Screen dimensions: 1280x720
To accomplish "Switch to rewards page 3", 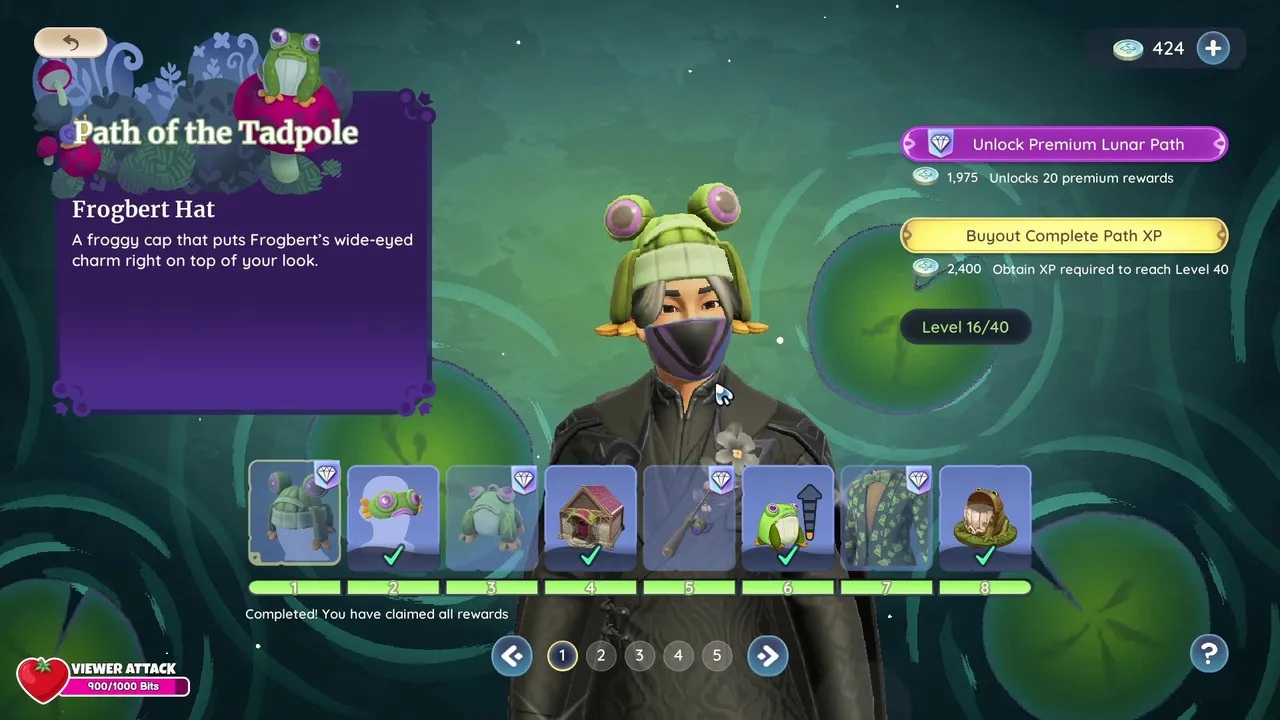I will (x=639, y=656).
